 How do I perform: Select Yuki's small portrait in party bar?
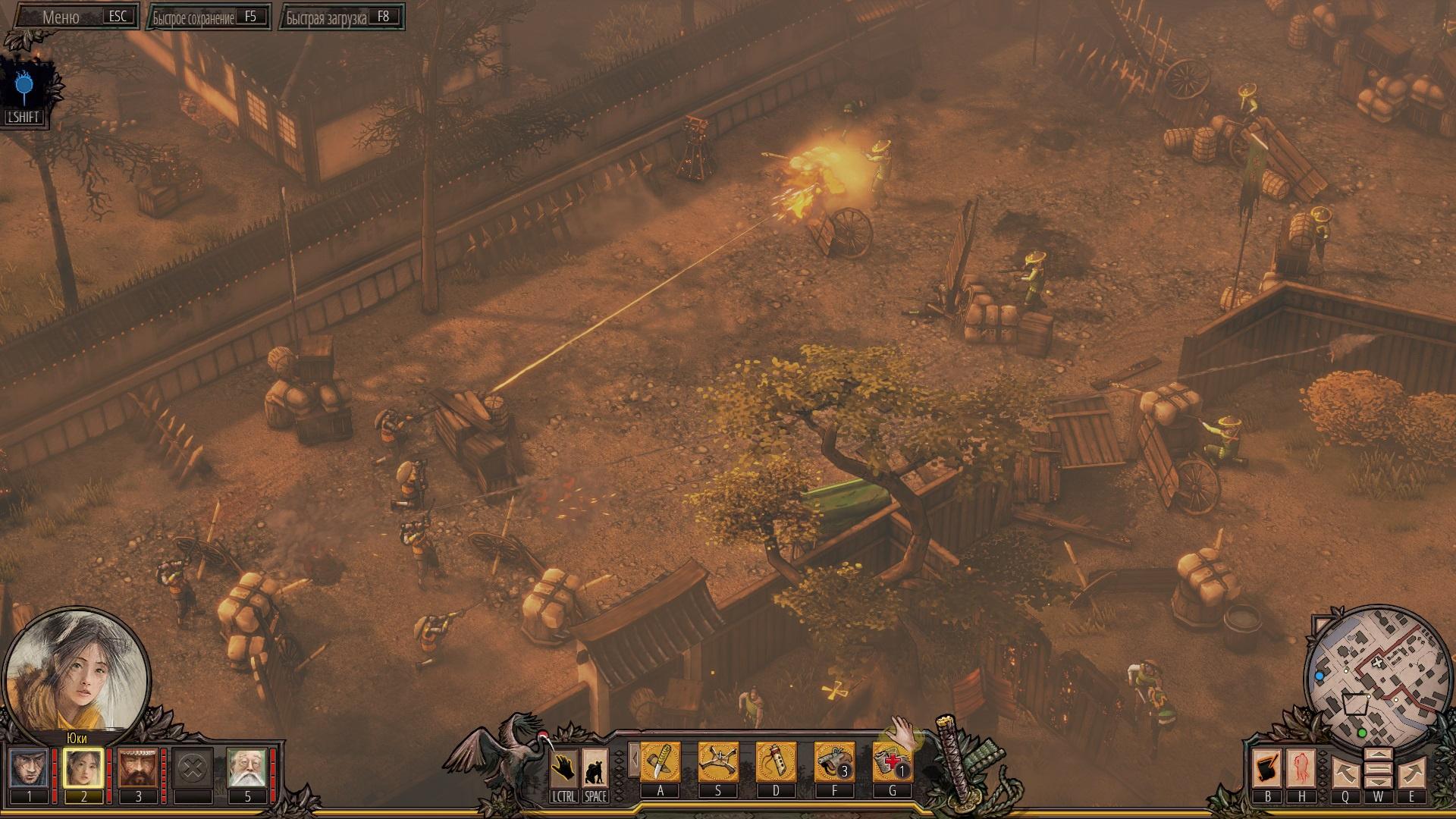[83, 768]
